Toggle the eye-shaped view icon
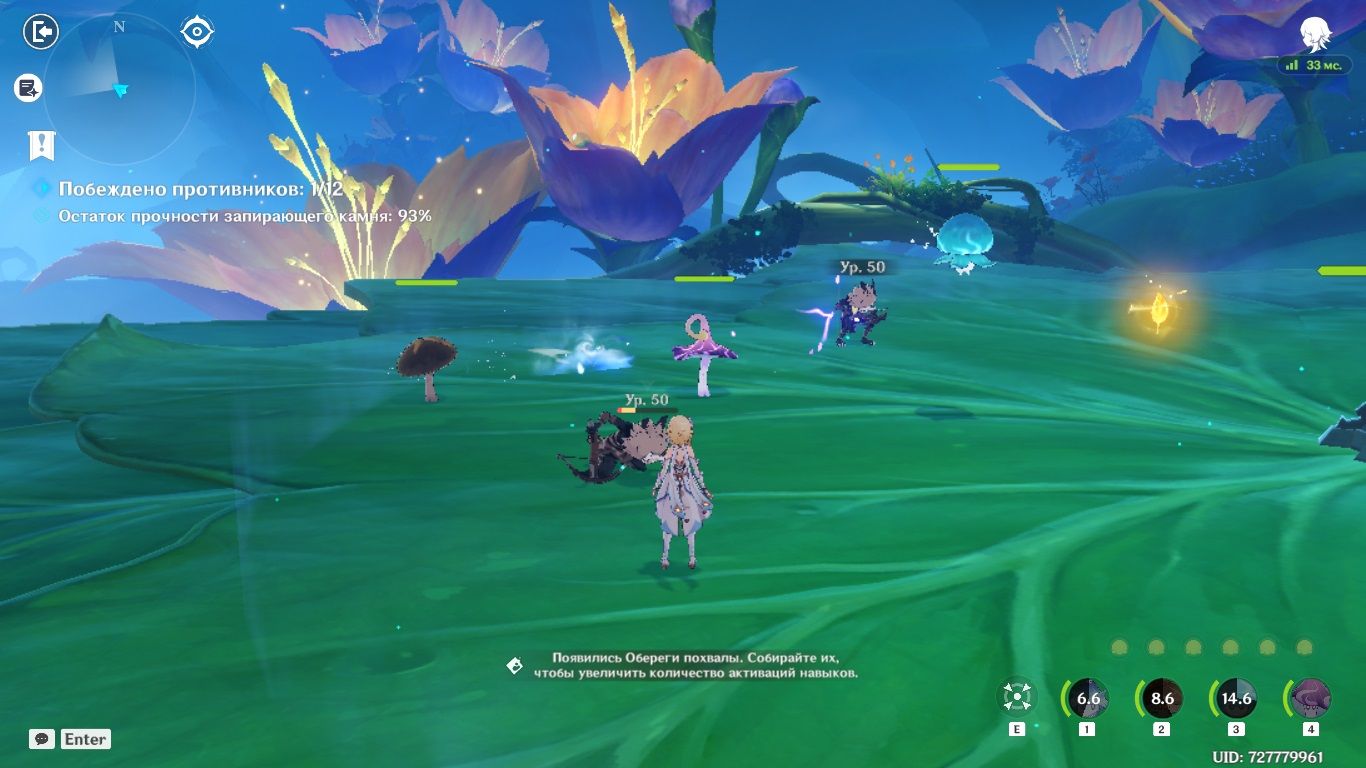The image size is (1366, 768). (x=197, y=32)
